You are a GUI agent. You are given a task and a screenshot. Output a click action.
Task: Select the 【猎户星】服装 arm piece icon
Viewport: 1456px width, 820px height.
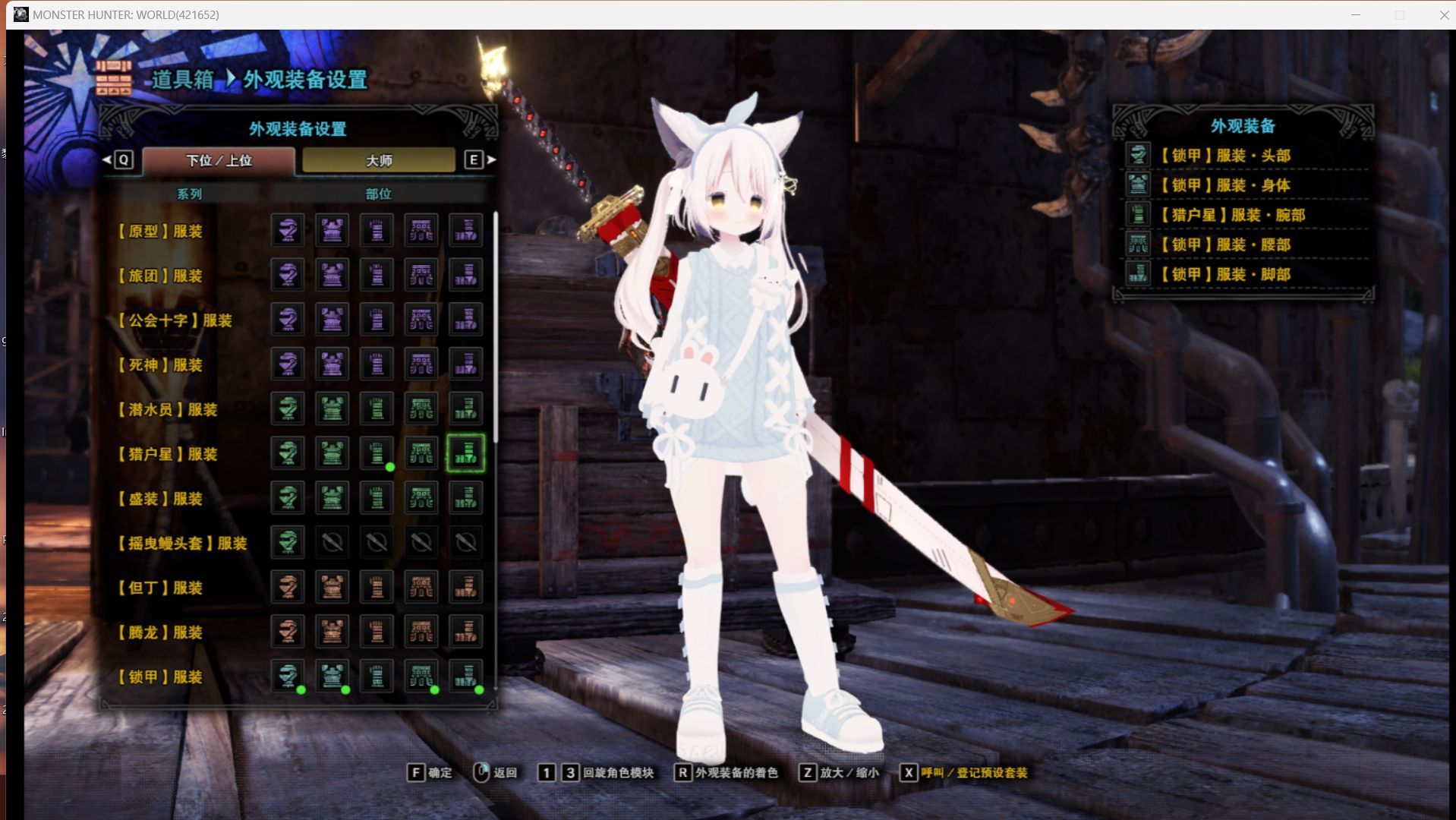[x=377, y=453]
